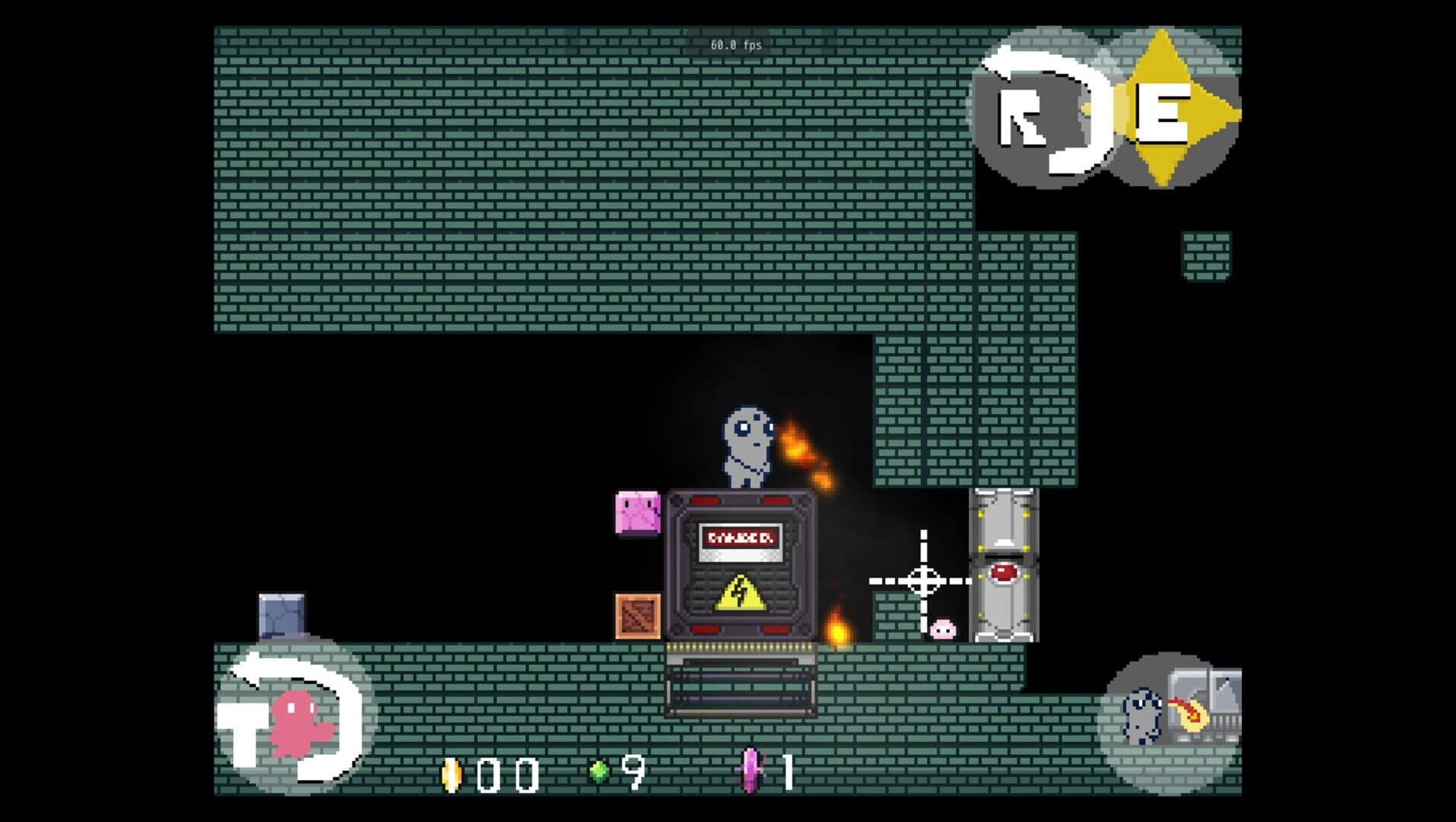Select the 60.0 fps counter label
1456x822 pixels.
pos(736,45)
